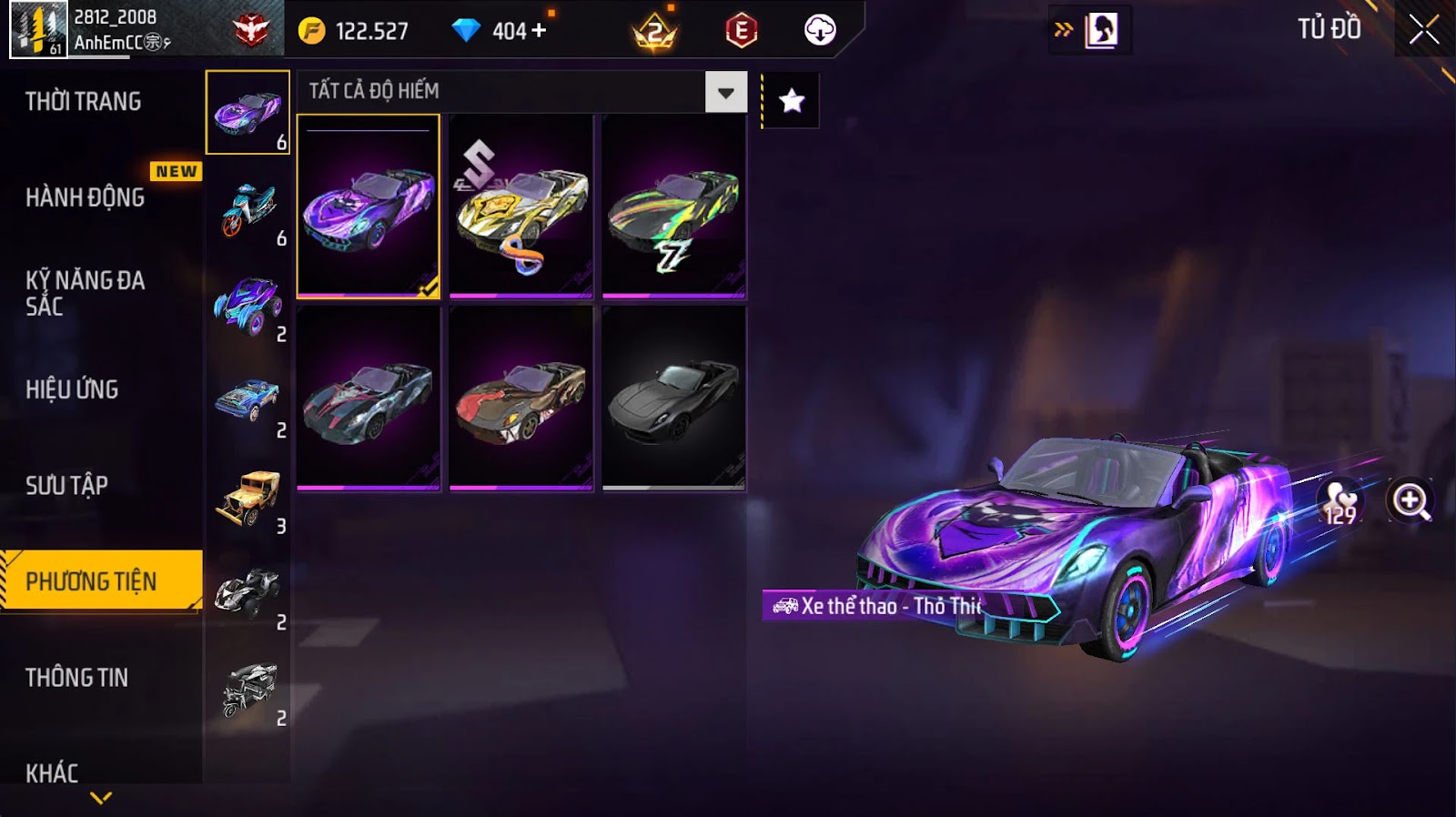Show the motorbike vehicle type
Image resolution: width=1456 pixels, height=817 pixels.
coord(248,208)
